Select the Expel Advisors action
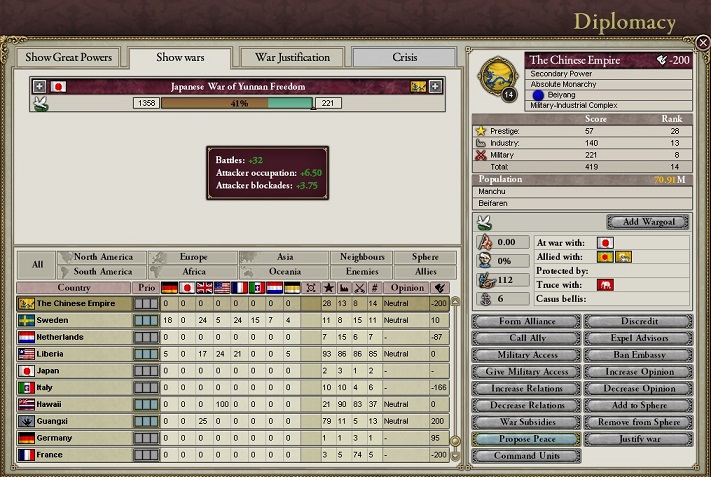Screen dimensions: 711x477 click(638, 338)
